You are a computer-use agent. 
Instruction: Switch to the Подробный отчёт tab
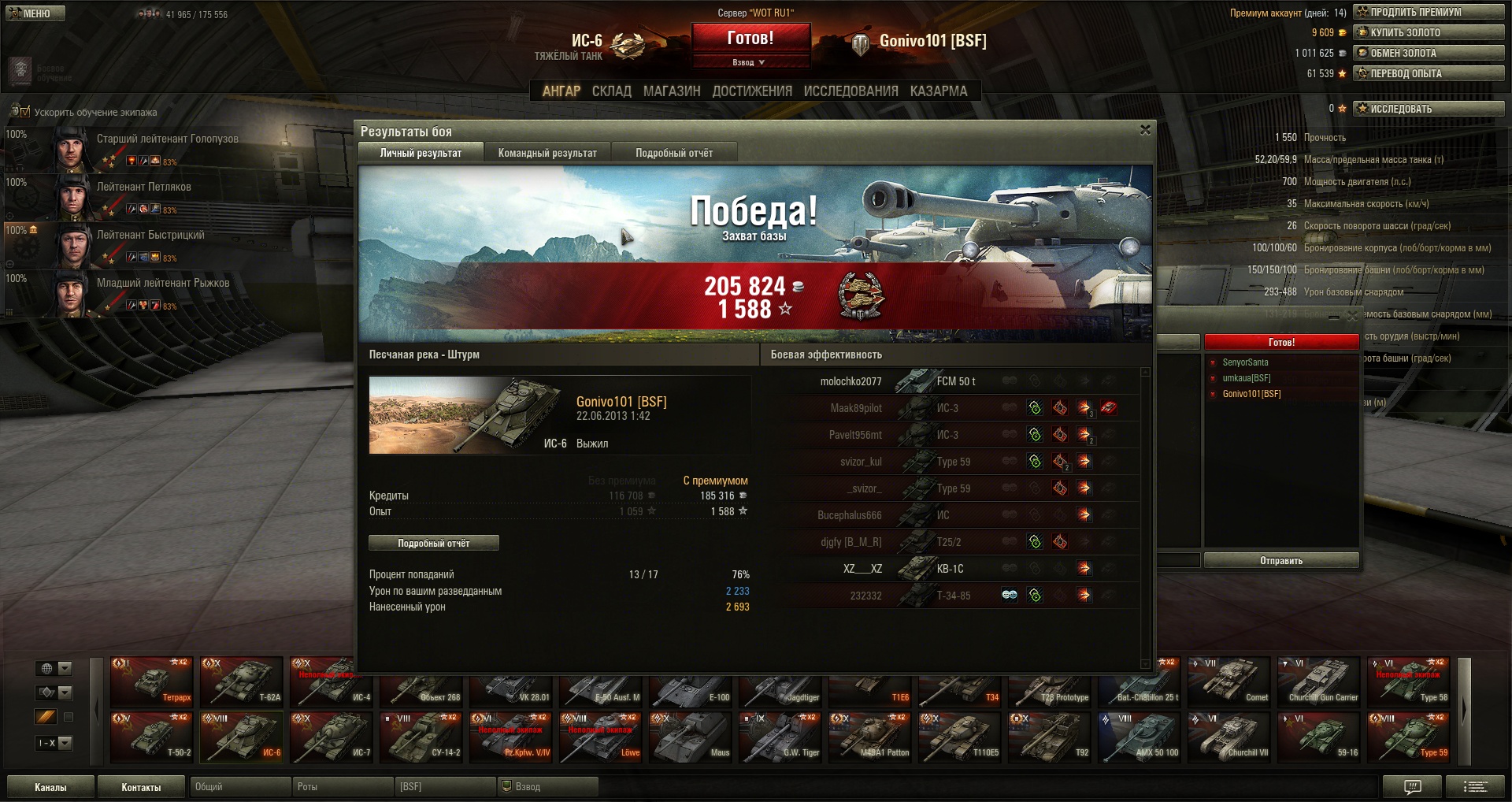click(x=674, y=153)
